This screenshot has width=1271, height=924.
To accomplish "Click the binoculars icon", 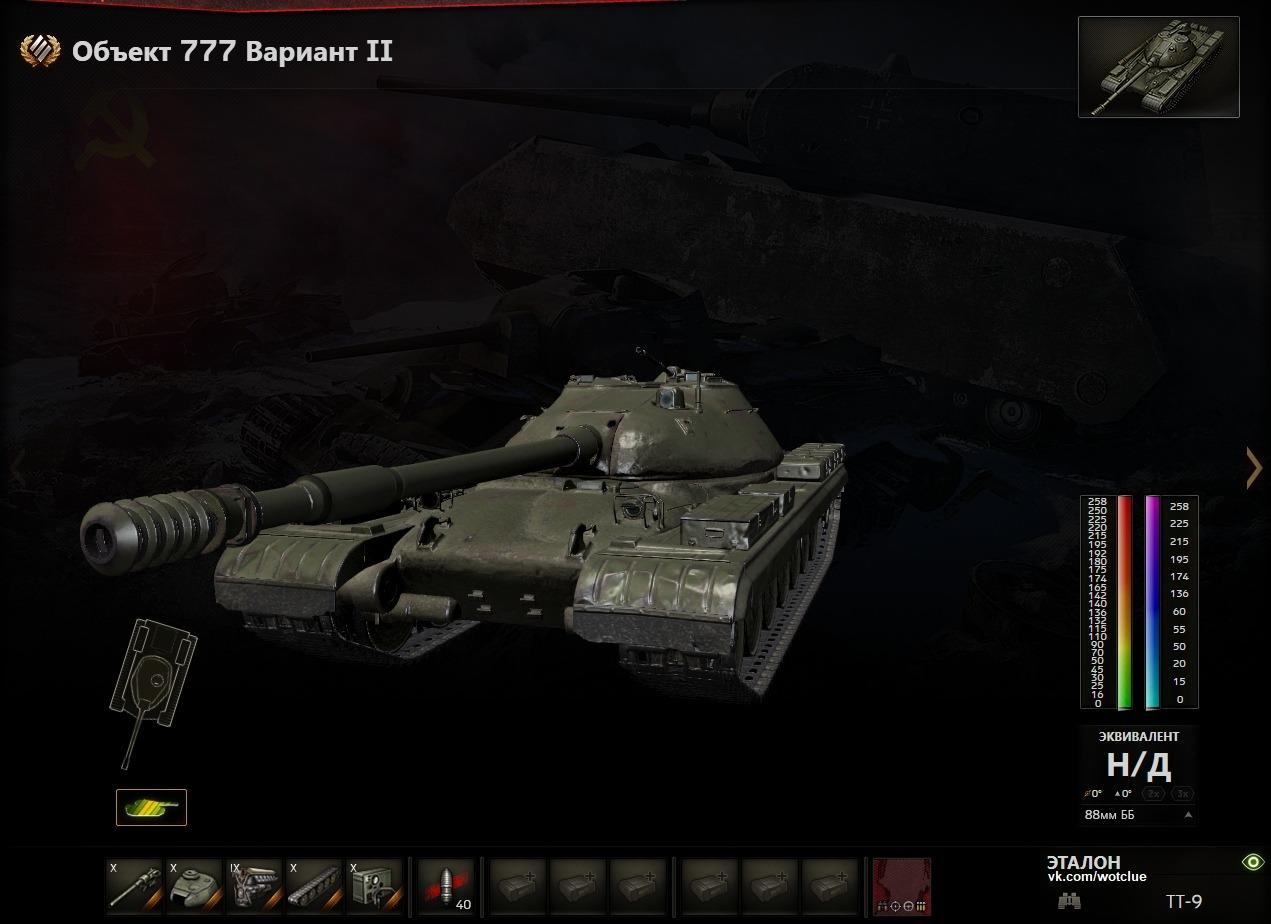I will [x=1069, y=901].
